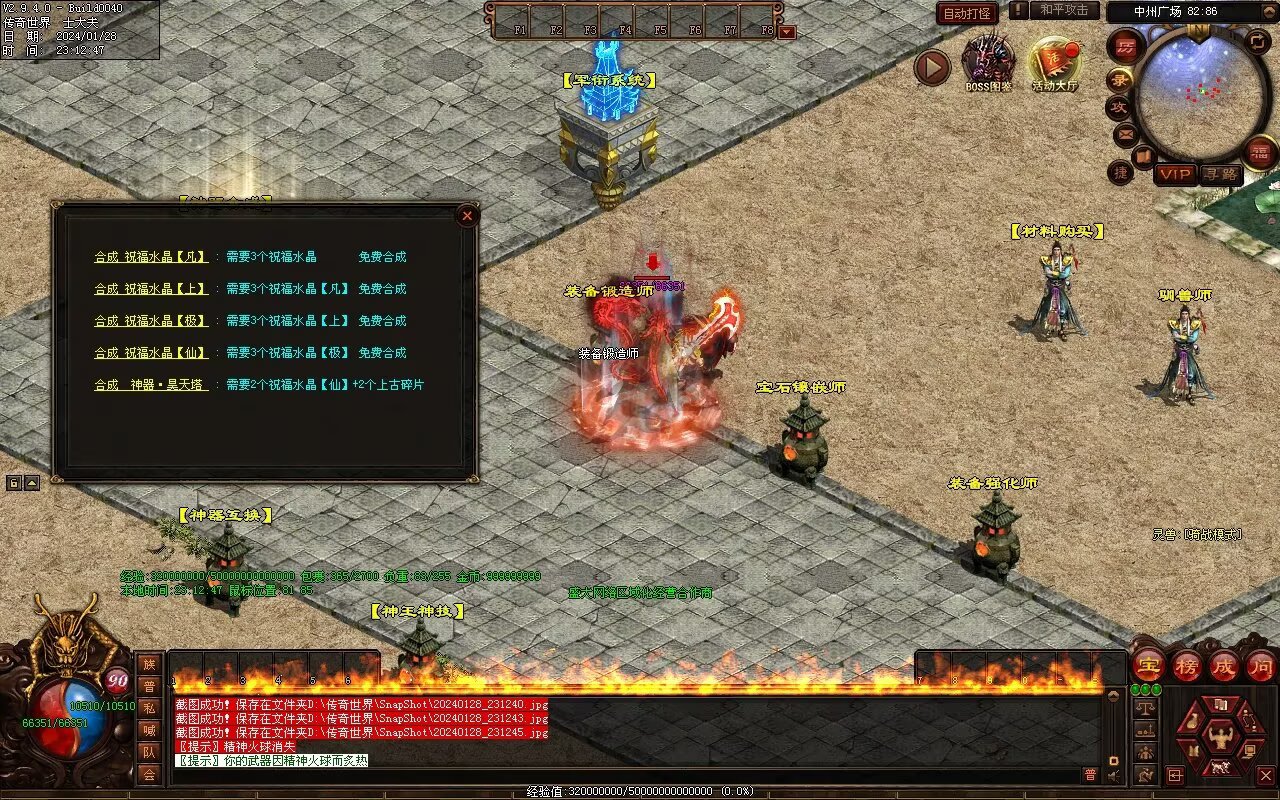
Task: Open the 活动大厅 events hall
Action: click(1055, 62)
